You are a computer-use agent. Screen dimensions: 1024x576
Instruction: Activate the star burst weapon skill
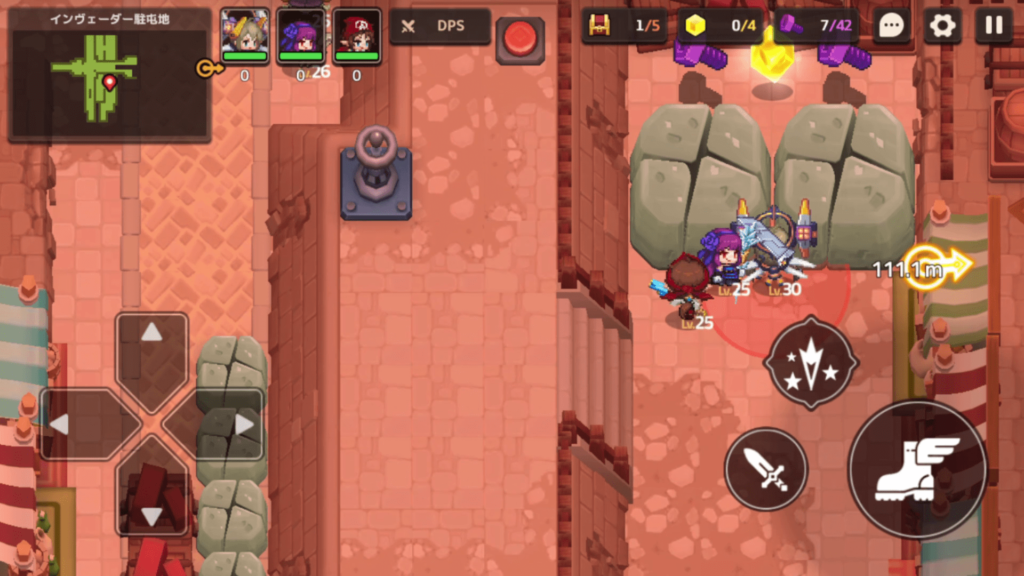[x=810, y=362]
